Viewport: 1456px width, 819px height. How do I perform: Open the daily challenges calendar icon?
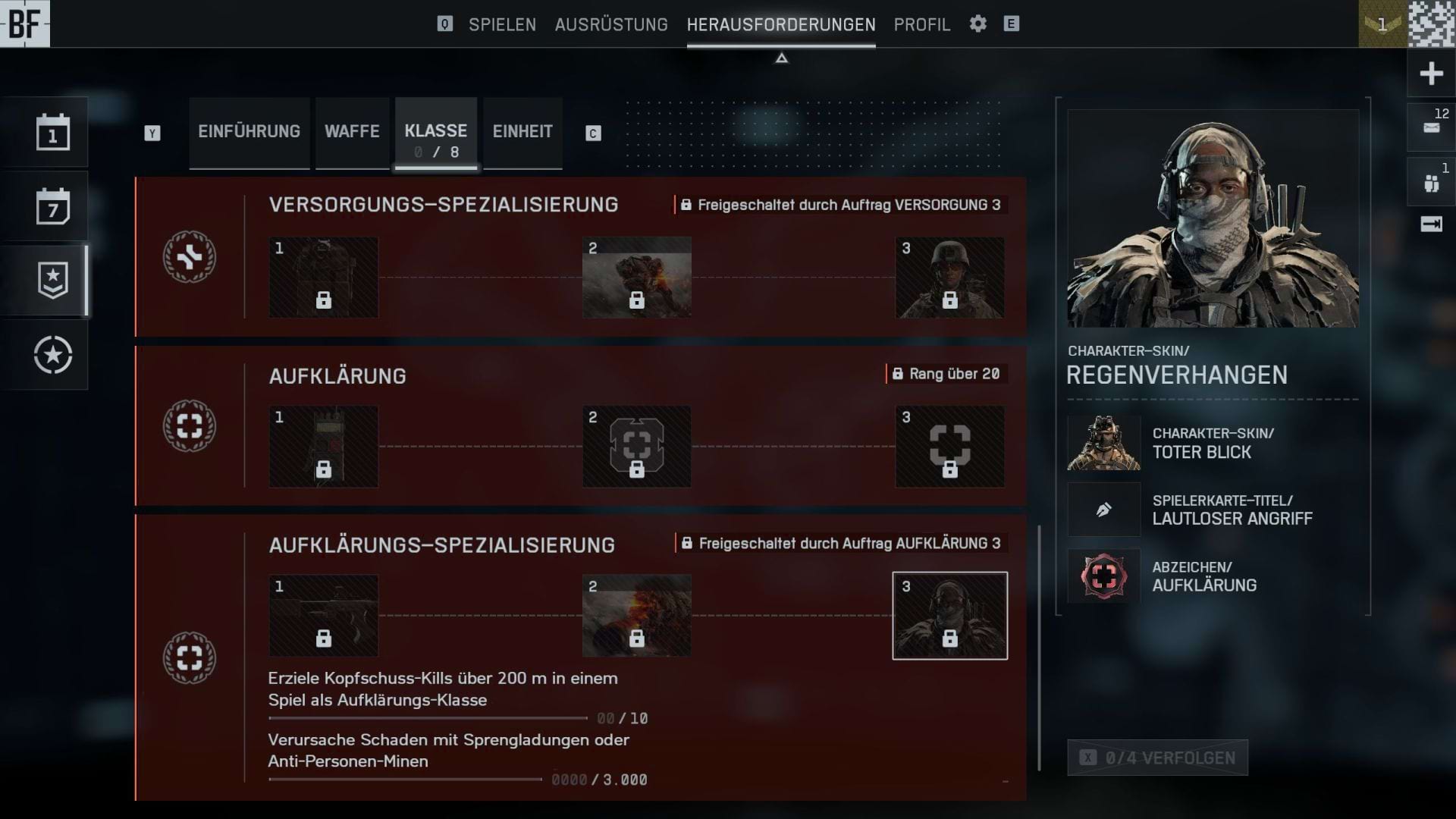(53, 133)
